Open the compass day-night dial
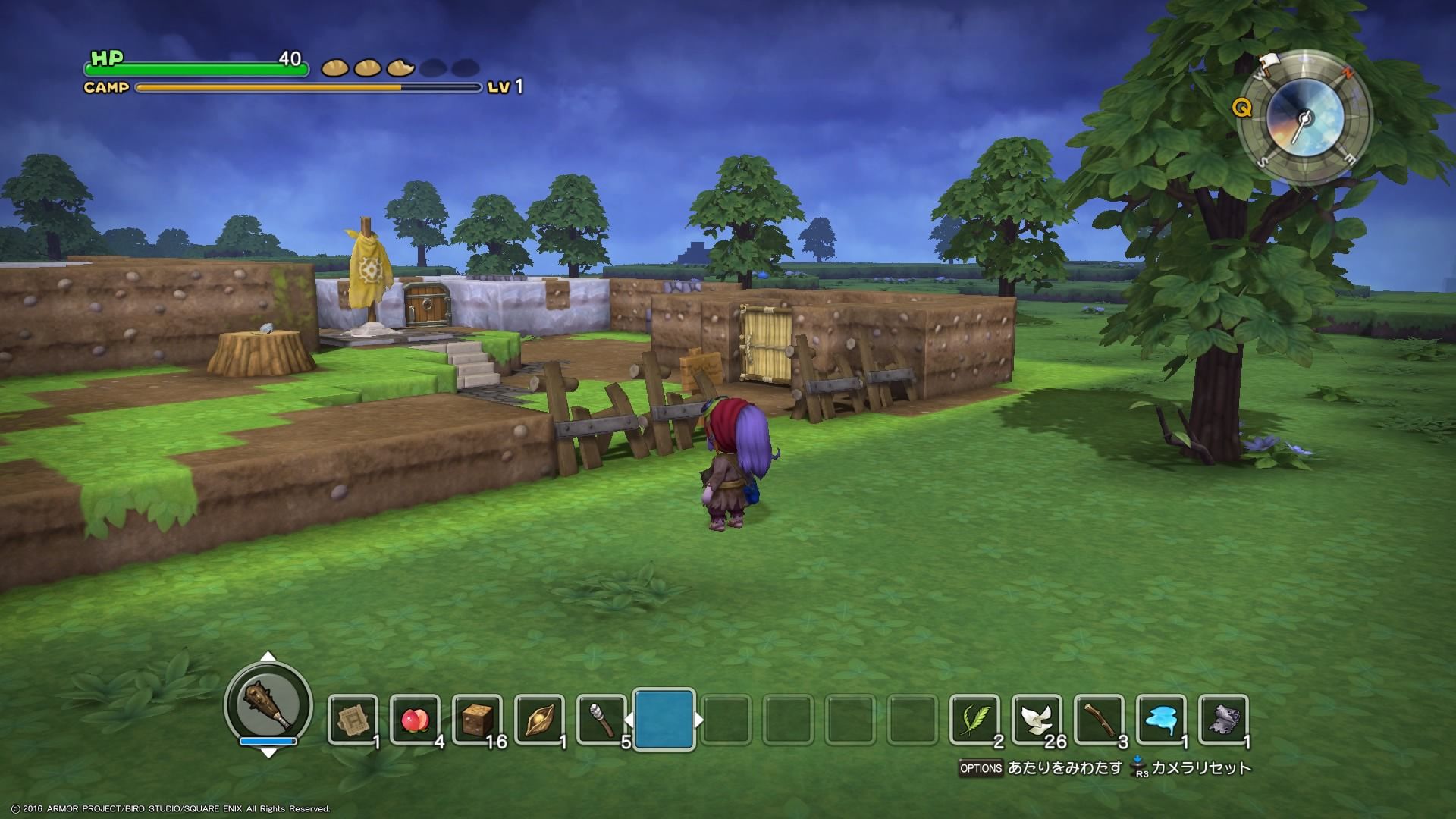This screenshot has height=819, width=1456. tap(1305, 118)
